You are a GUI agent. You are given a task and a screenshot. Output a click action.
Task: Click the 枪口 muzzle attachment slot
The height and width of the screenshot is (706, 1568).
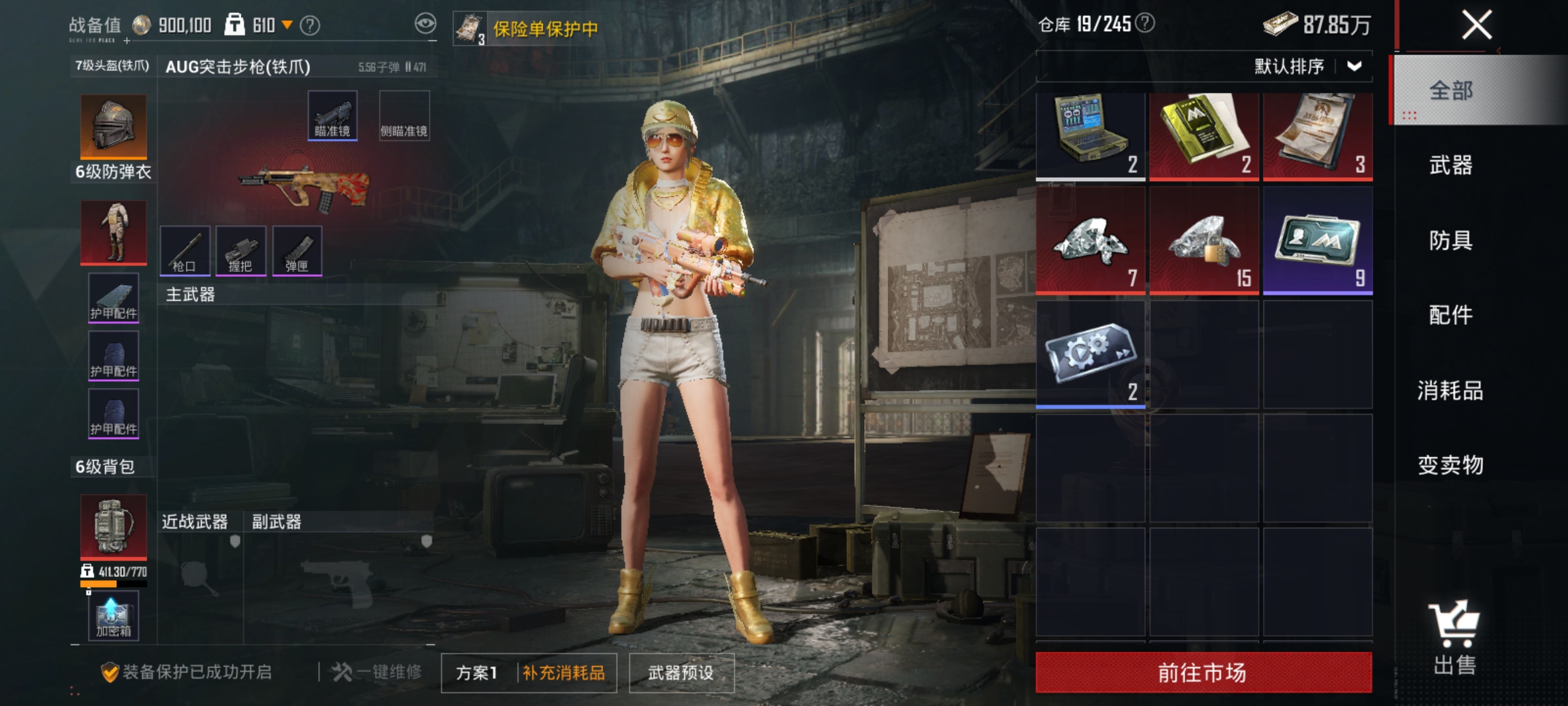tap(186, 252)
